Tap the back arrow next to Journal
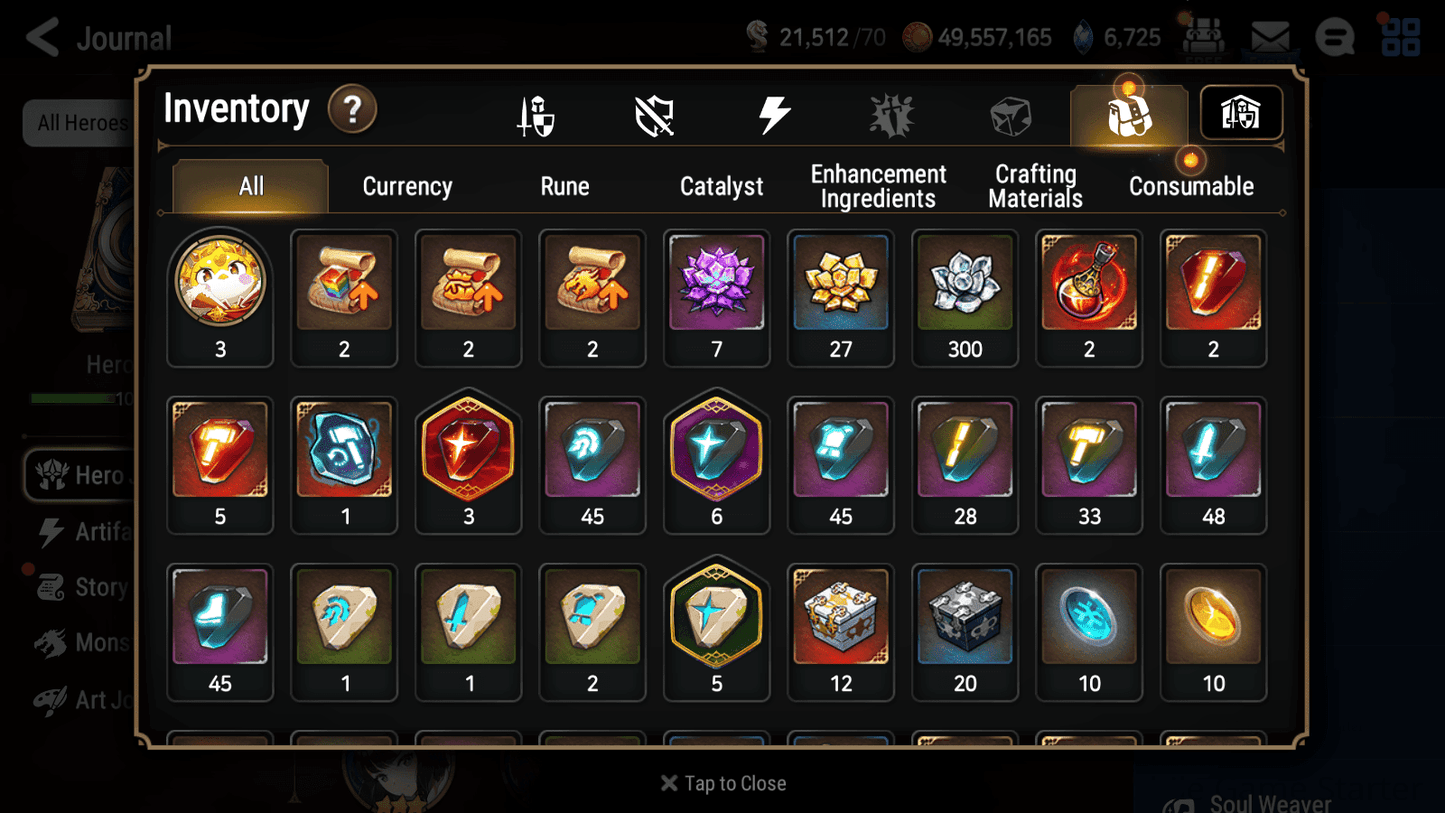The width and height of the screenshot is (1445, 813). pos(41,37)
